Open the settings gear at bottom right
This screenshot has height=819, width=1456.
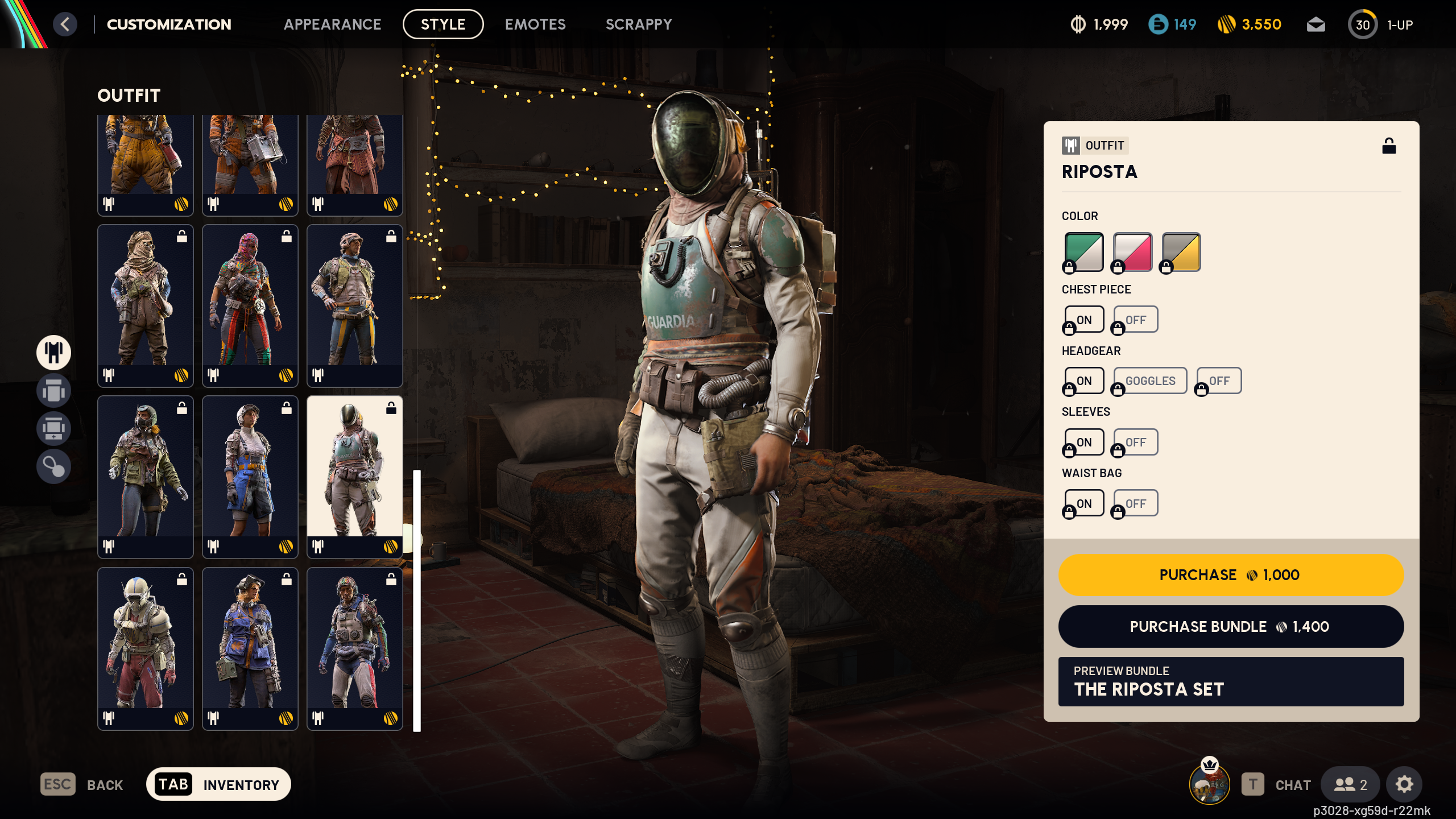[1404, 784]
